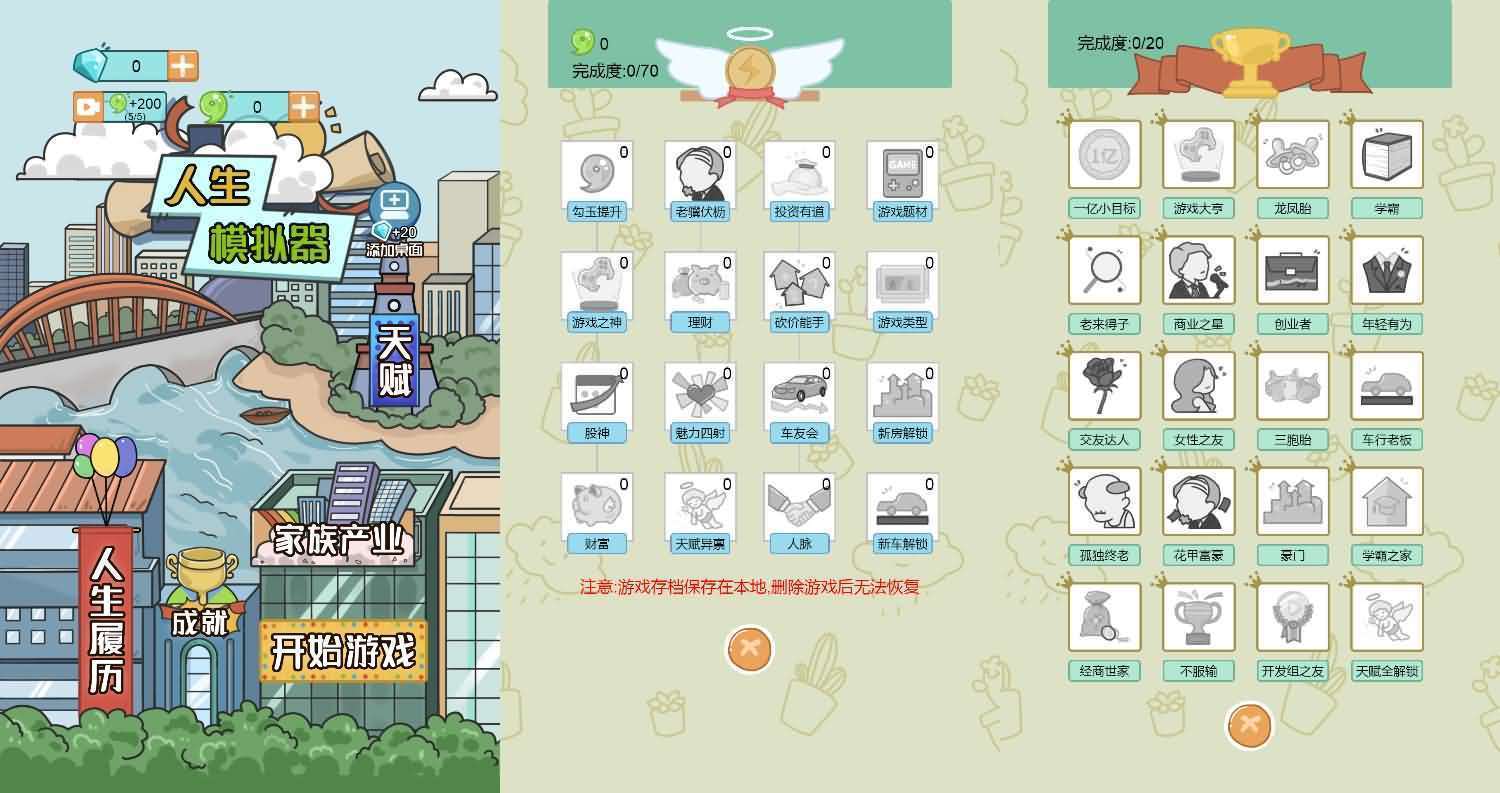1500x793 pixels.
Task: Select the 龙凤胎 achievement icon
Action: 1294,153
